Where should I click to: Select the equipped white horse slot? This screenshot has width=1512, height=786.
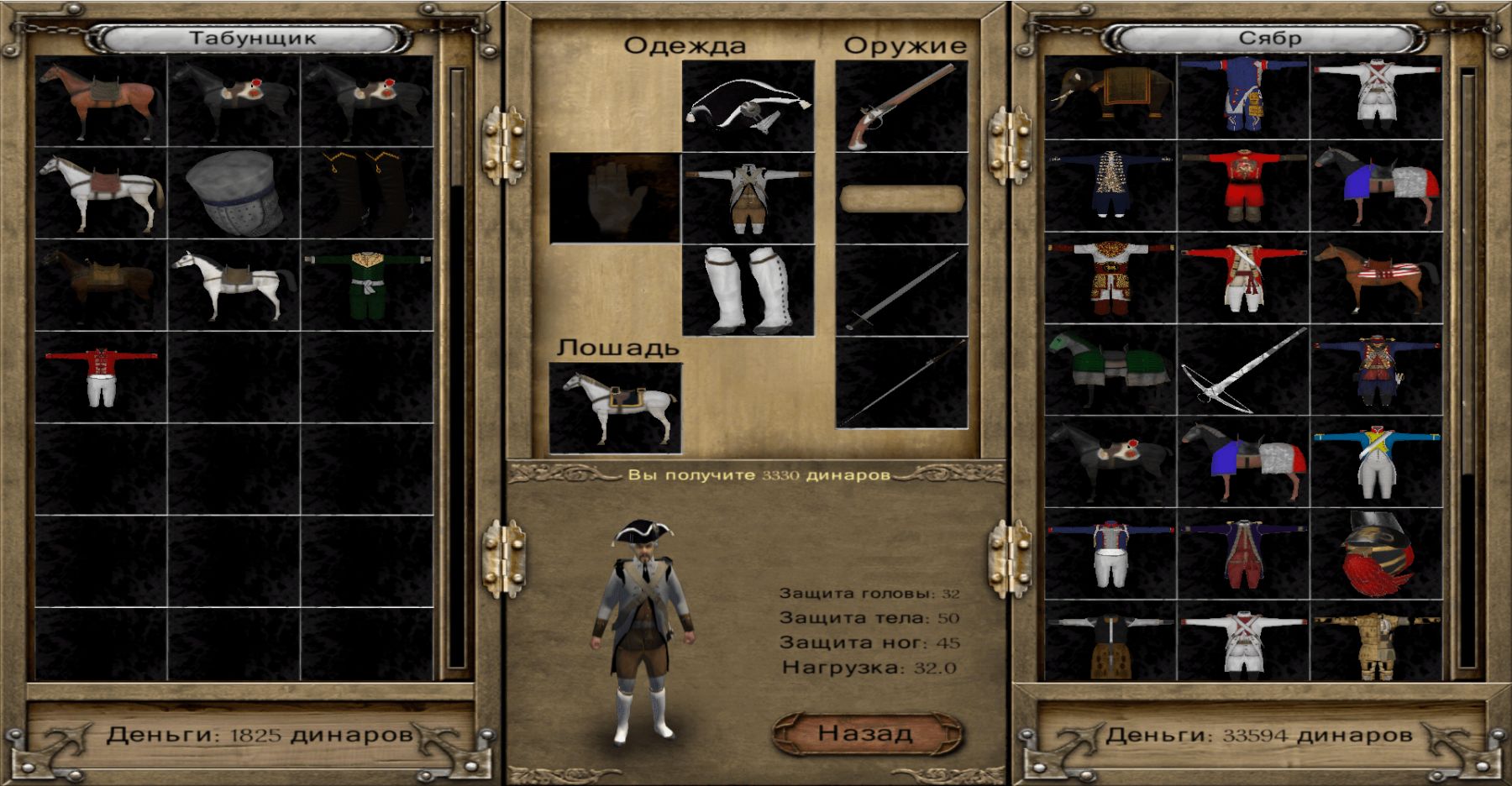(x=615, y=408)
